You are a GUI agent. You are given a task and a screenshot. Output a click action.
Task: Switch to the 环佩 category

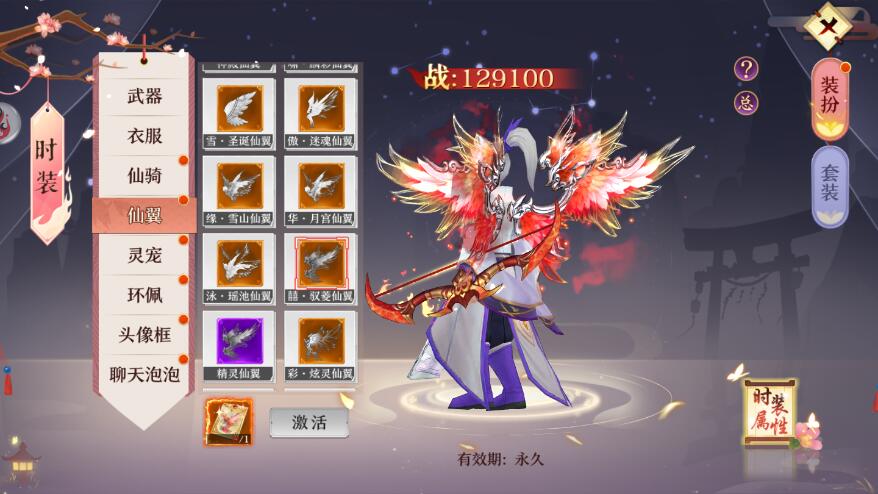pos(144,294)
